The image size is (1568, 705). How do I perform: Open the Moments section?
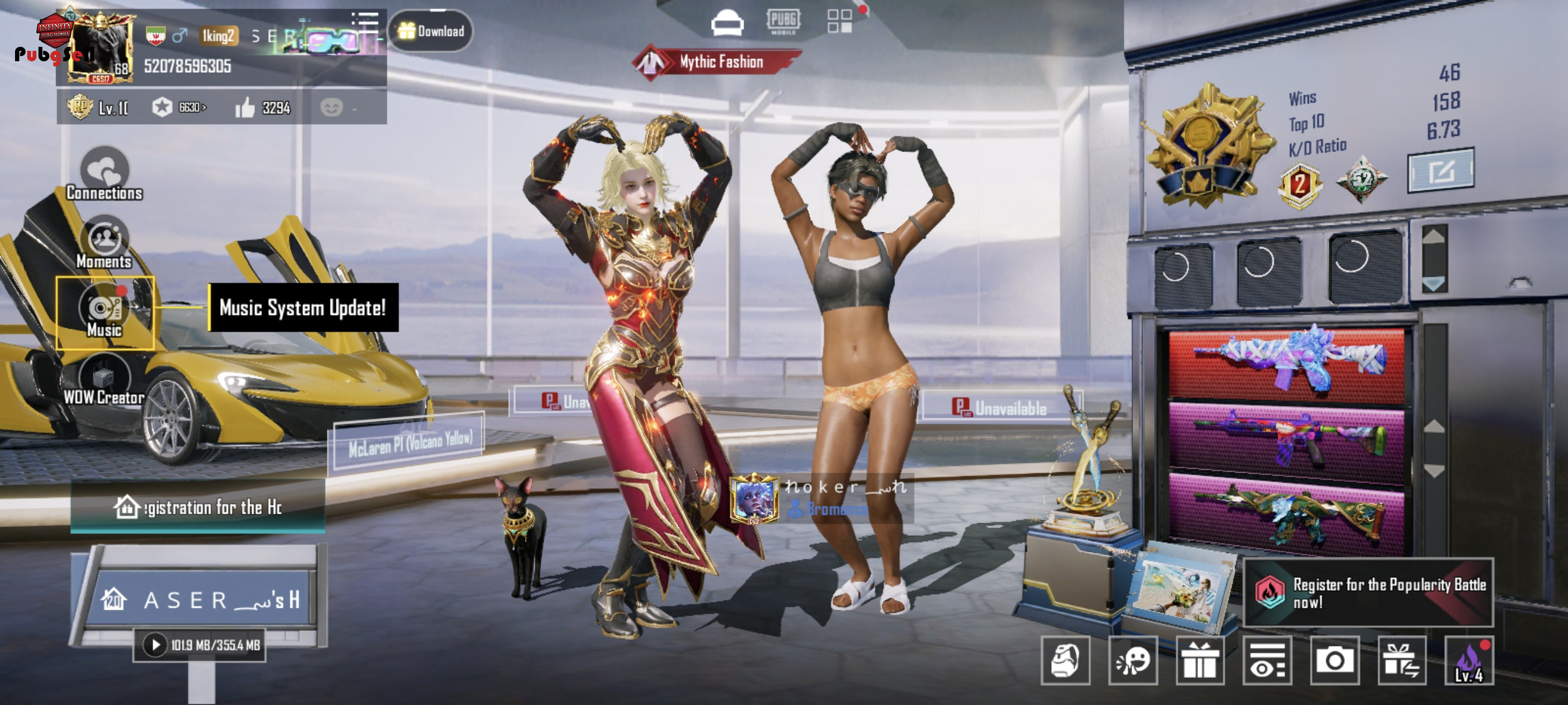(105, 243)
